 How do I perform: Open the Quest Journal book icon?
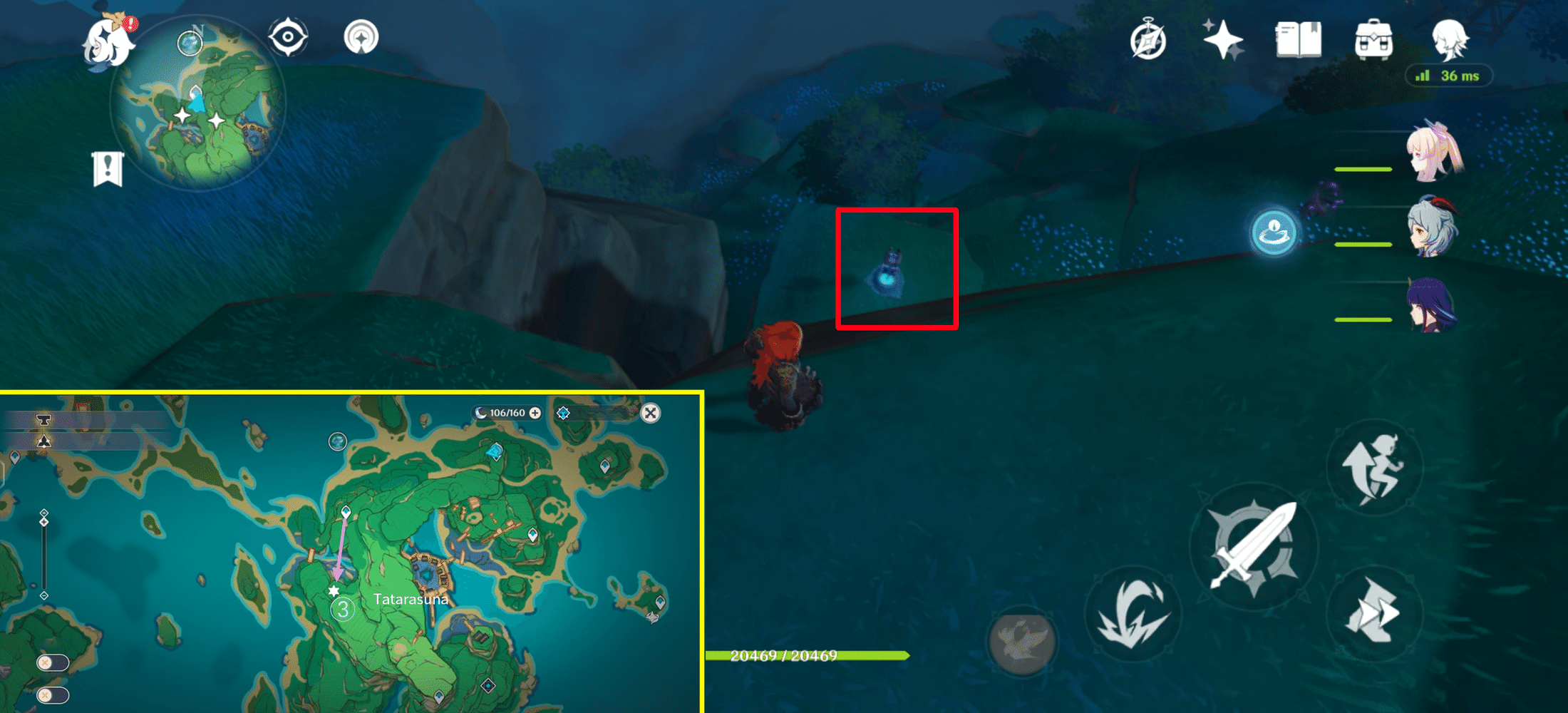tap(1299, 39)
